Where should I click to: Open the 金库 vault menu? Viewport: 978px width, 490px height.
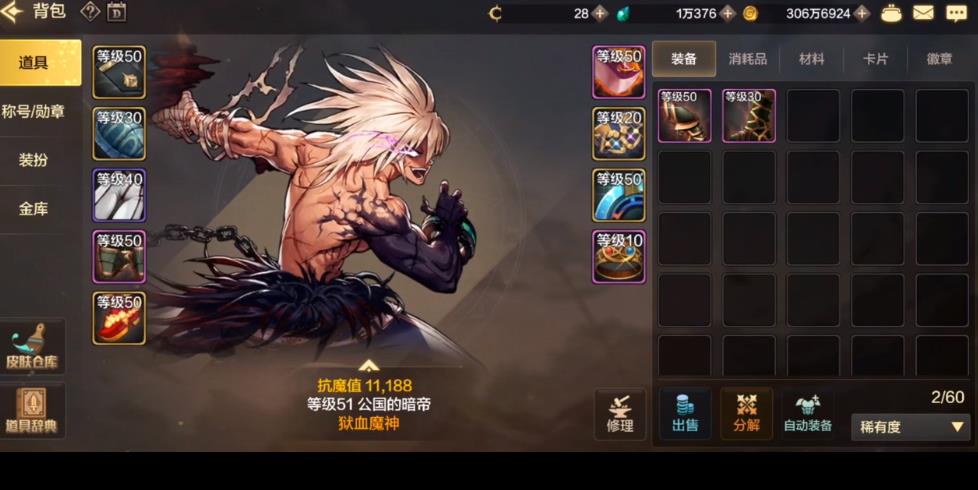coord(33,209)
